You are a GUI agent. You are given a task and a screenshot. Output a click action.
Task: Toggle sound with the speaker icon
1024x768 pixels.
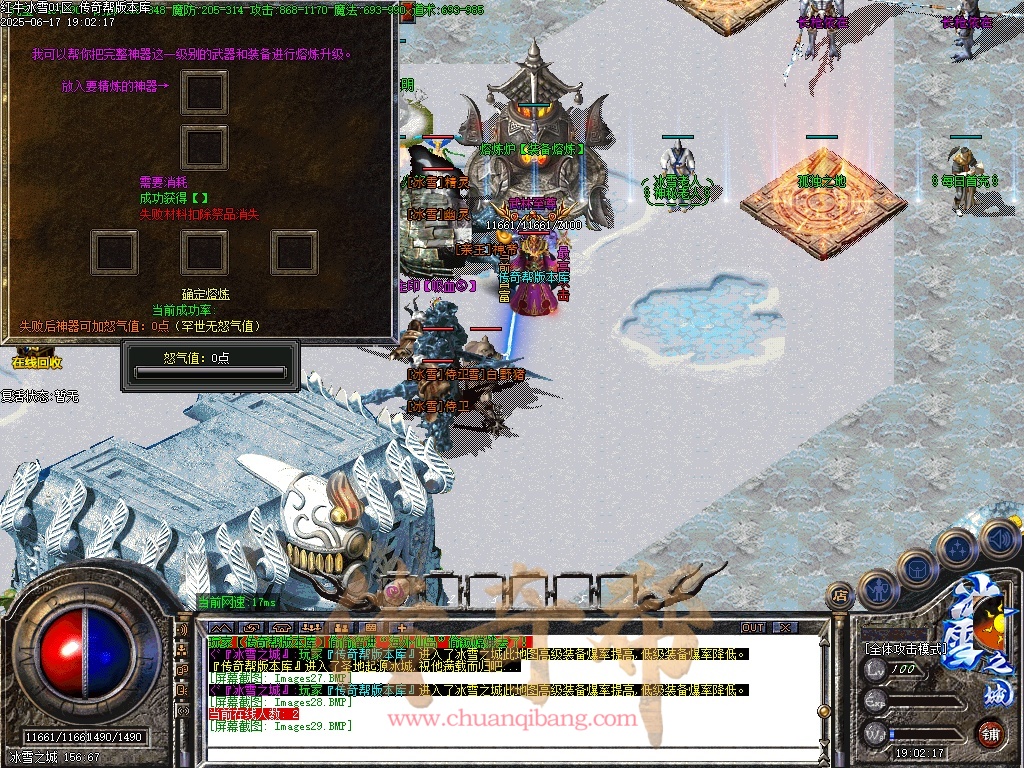click(998, 539)
